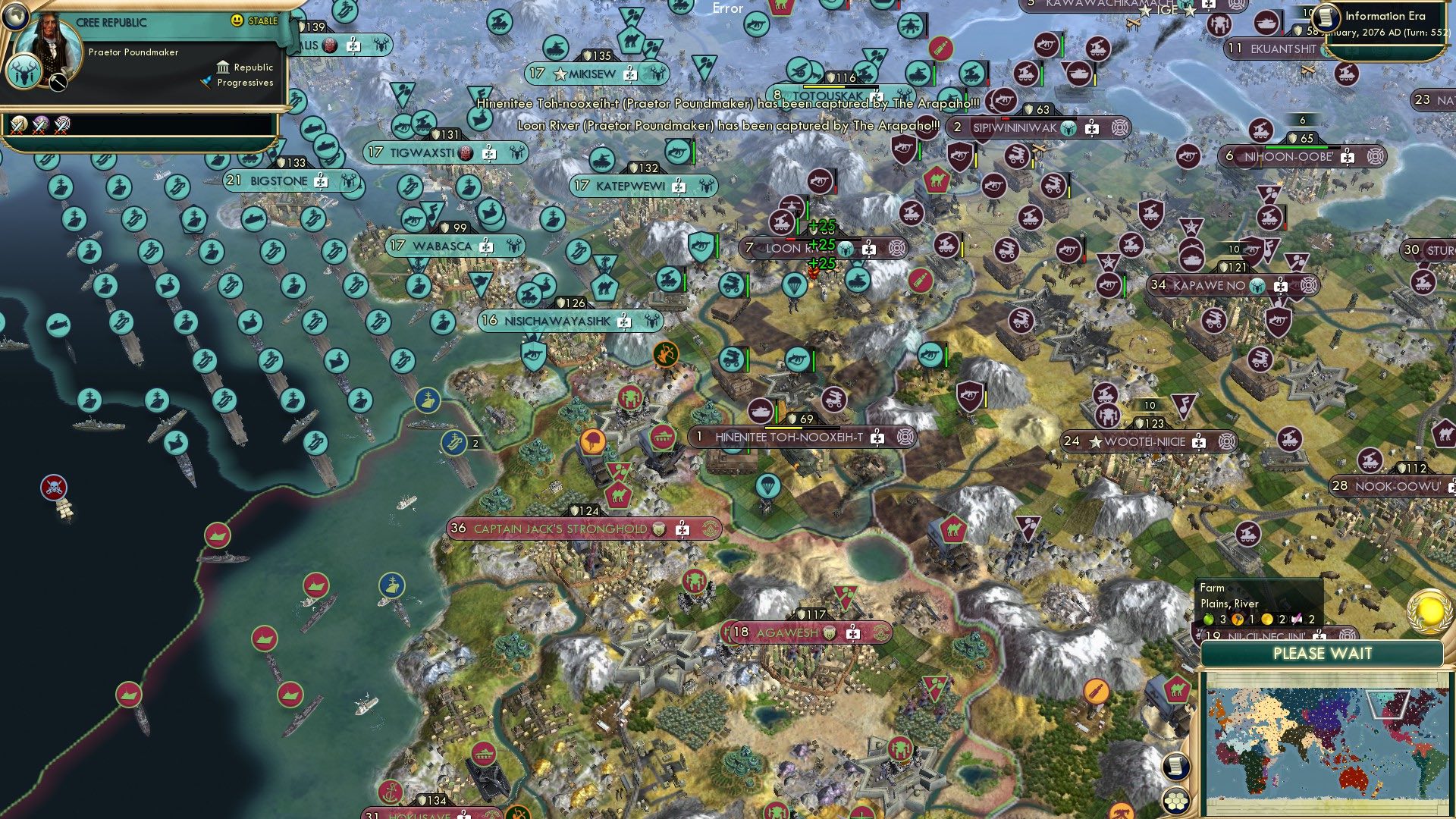The image size is (1456, 819).
Task: Click the Progressives ideology flag icon
Action: [x=206, y=82]
